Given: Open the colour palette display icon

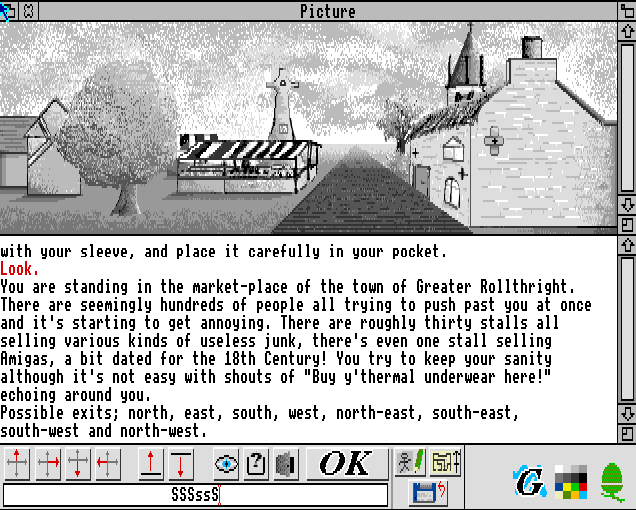Looking at the screenshot, I should [x=574, y=481].
